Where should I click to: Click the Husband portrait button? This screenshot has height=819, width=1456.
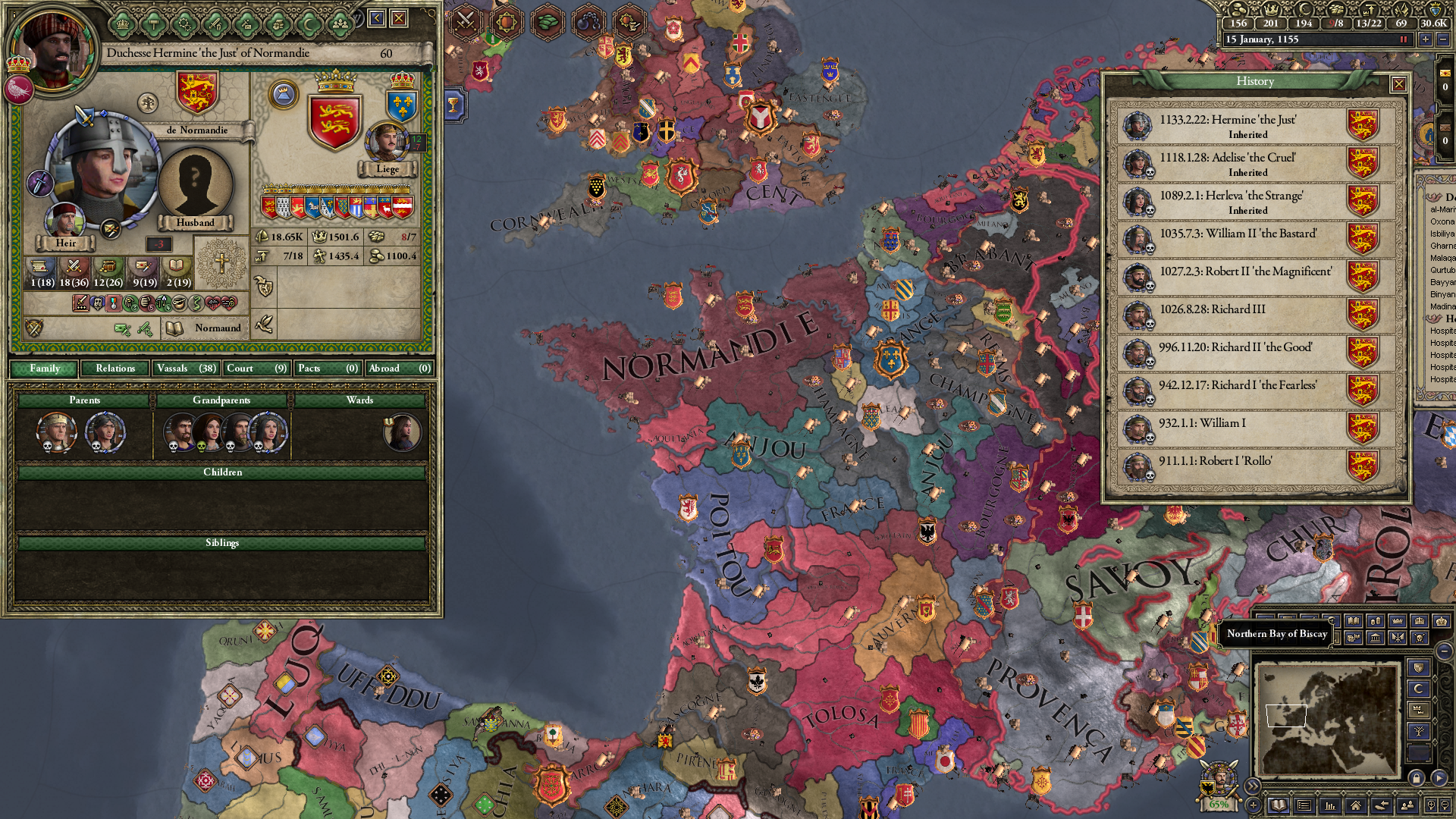pyautogui.click(x=196, y=188)
